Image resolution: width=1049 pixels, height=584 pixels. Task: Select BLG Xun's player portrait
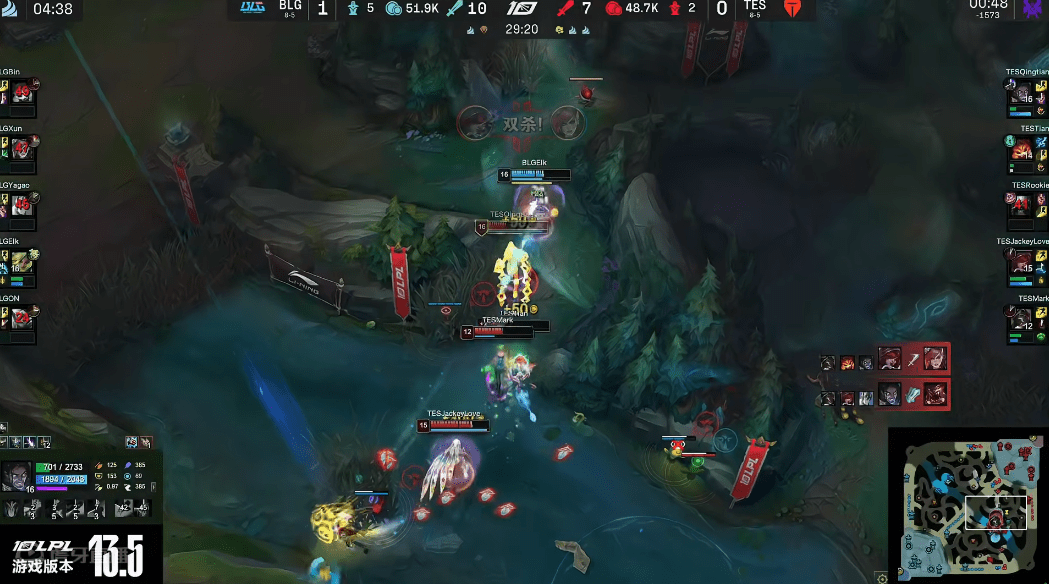click(x=22, y=151)
